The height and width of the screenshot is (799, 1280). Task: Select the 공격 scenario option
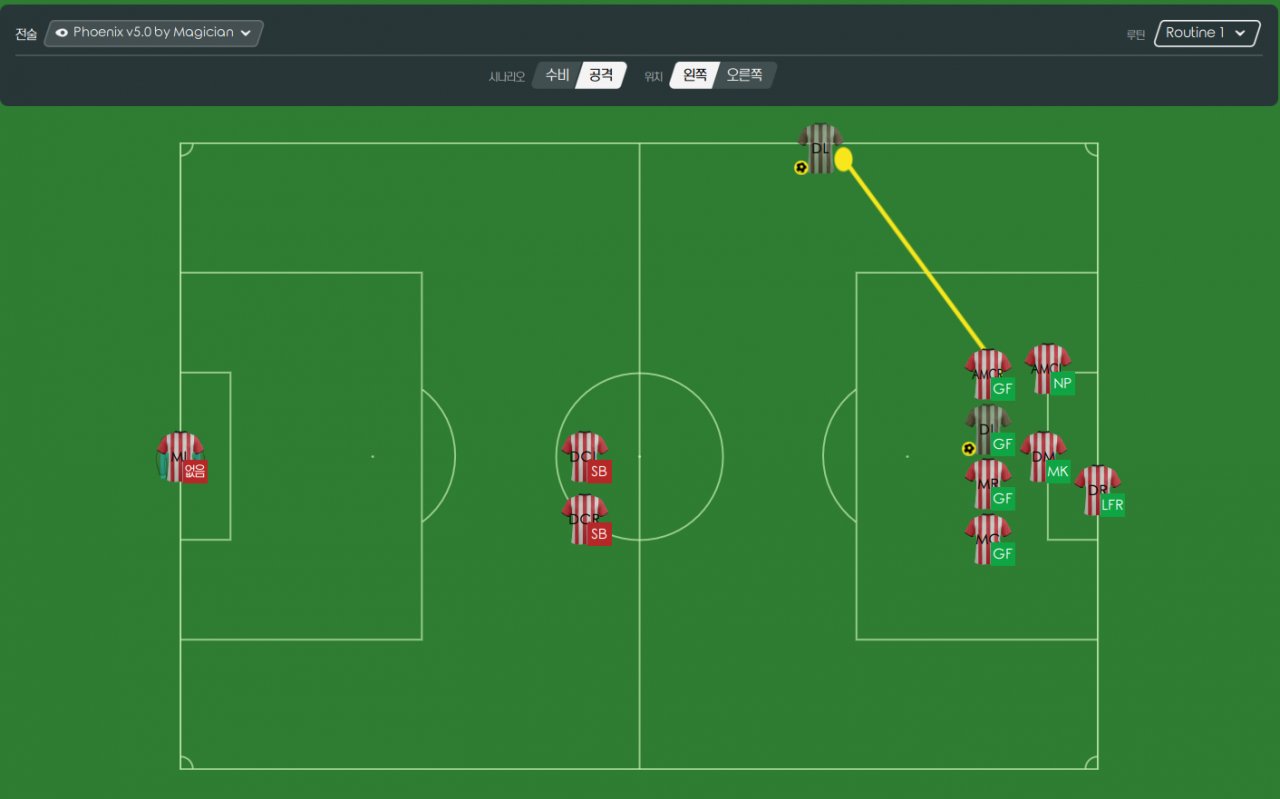(601, 75)
